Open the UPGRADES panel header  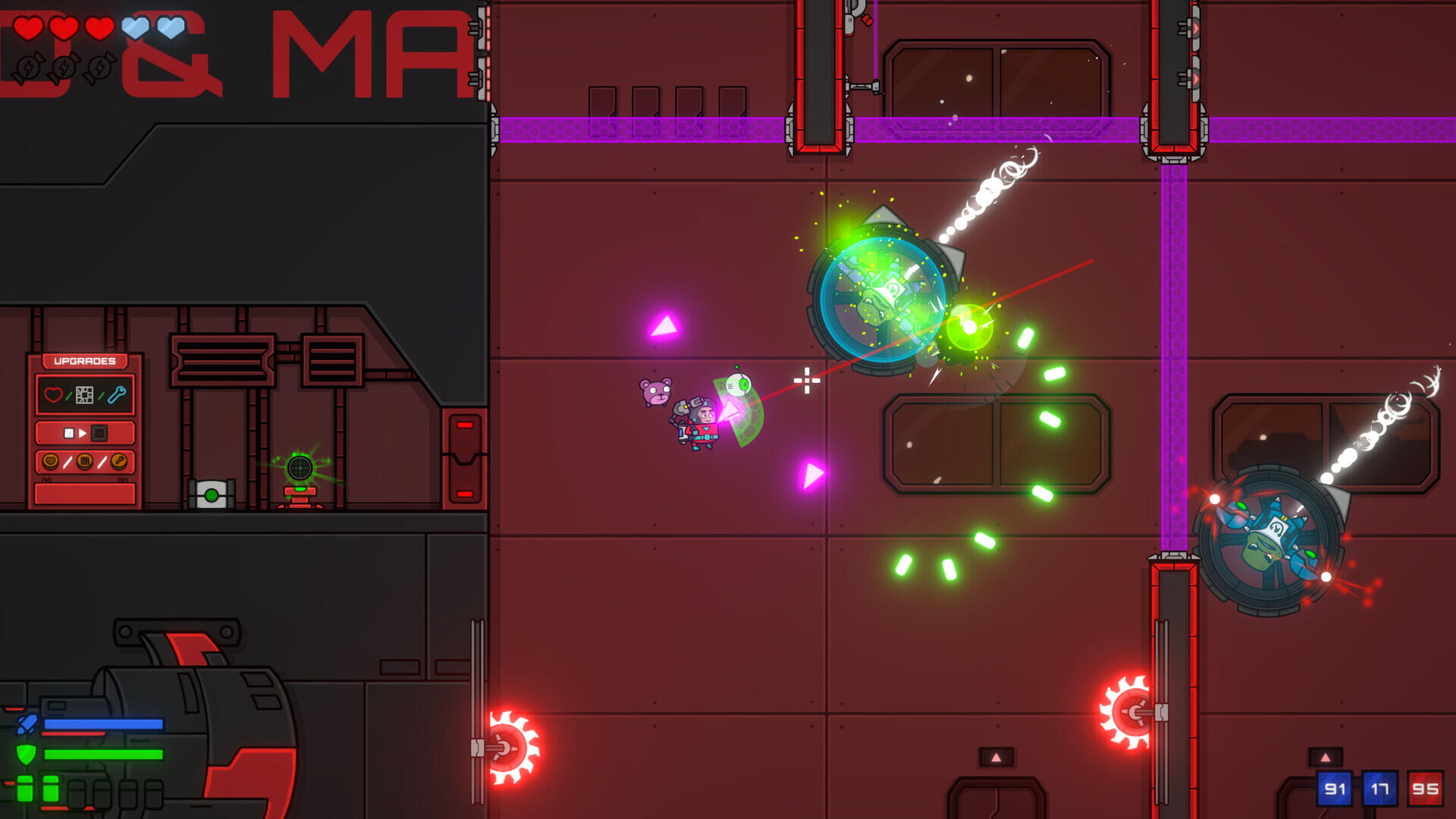[84, 361]
